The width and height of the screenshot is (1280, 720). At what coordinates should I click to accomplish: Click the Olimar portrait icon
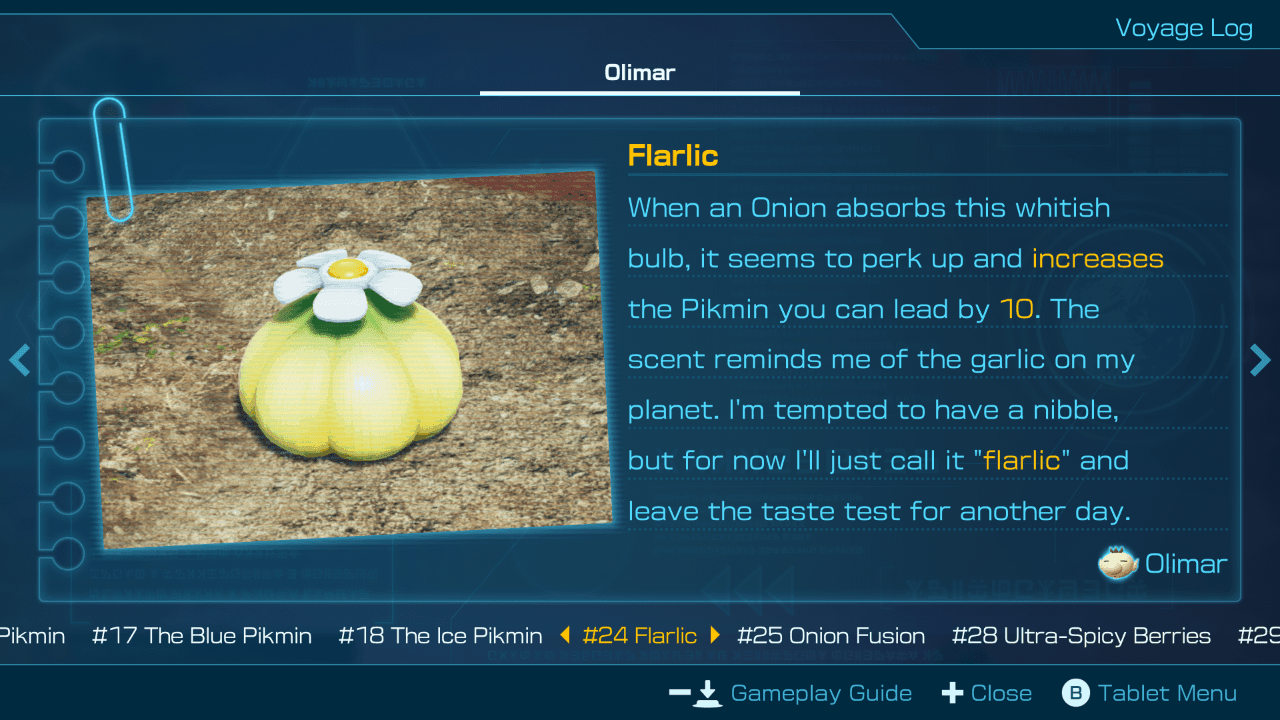tap(1119, 563)
